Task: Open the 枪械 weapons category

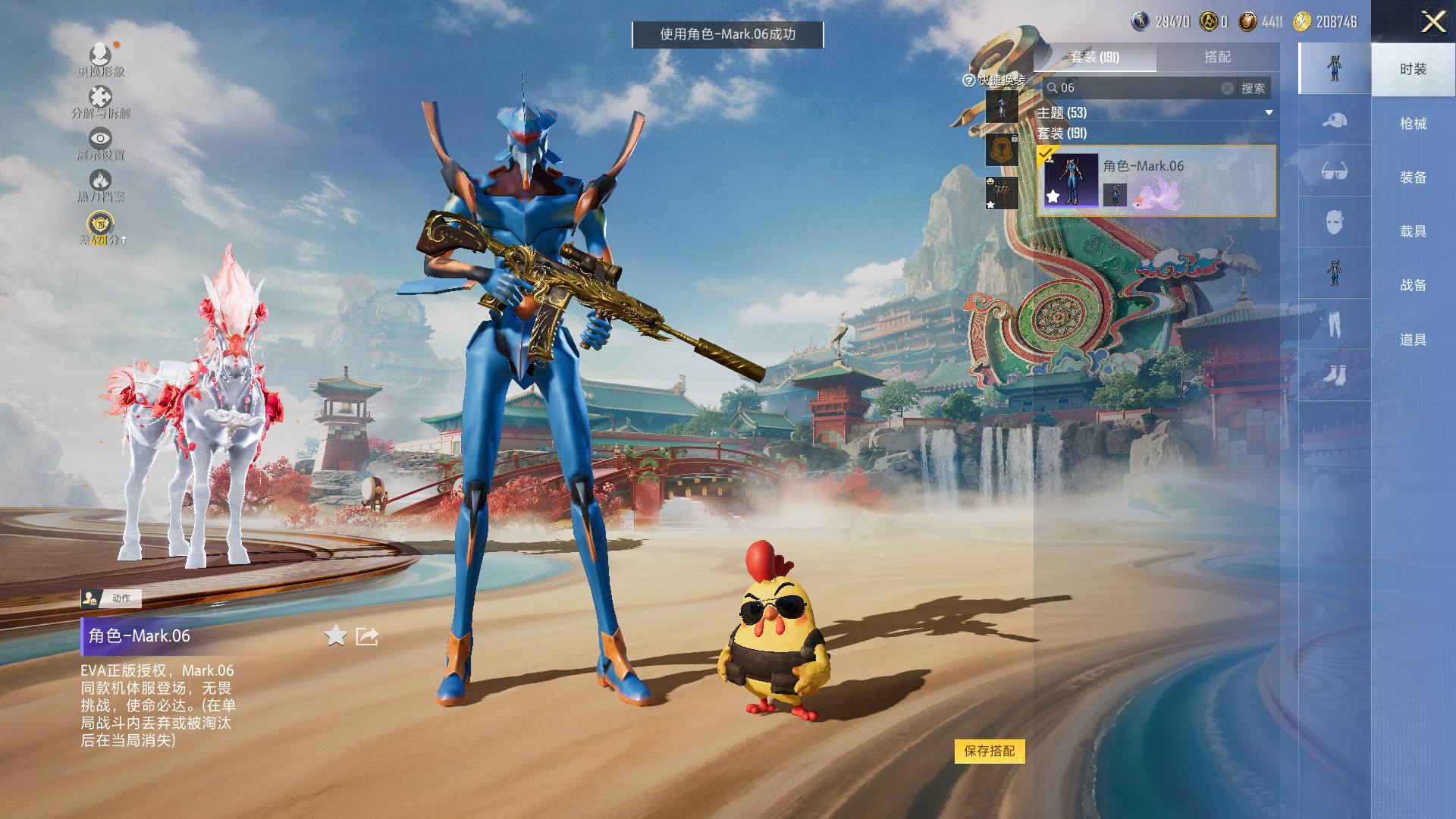Action: point(1413,124)
